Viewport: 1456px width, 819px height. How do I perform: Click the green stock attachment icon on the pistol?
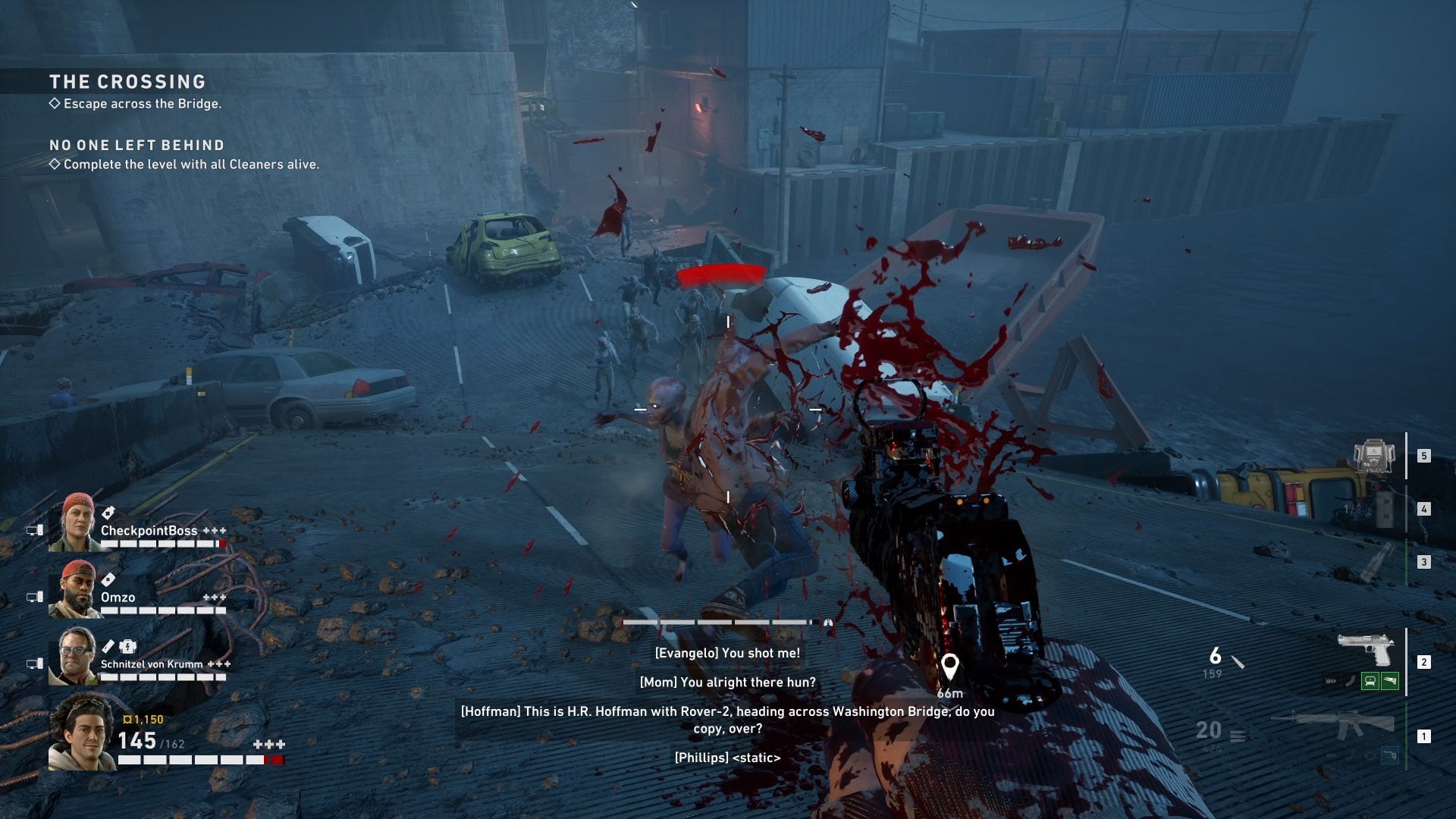(x=1389, y=681)
